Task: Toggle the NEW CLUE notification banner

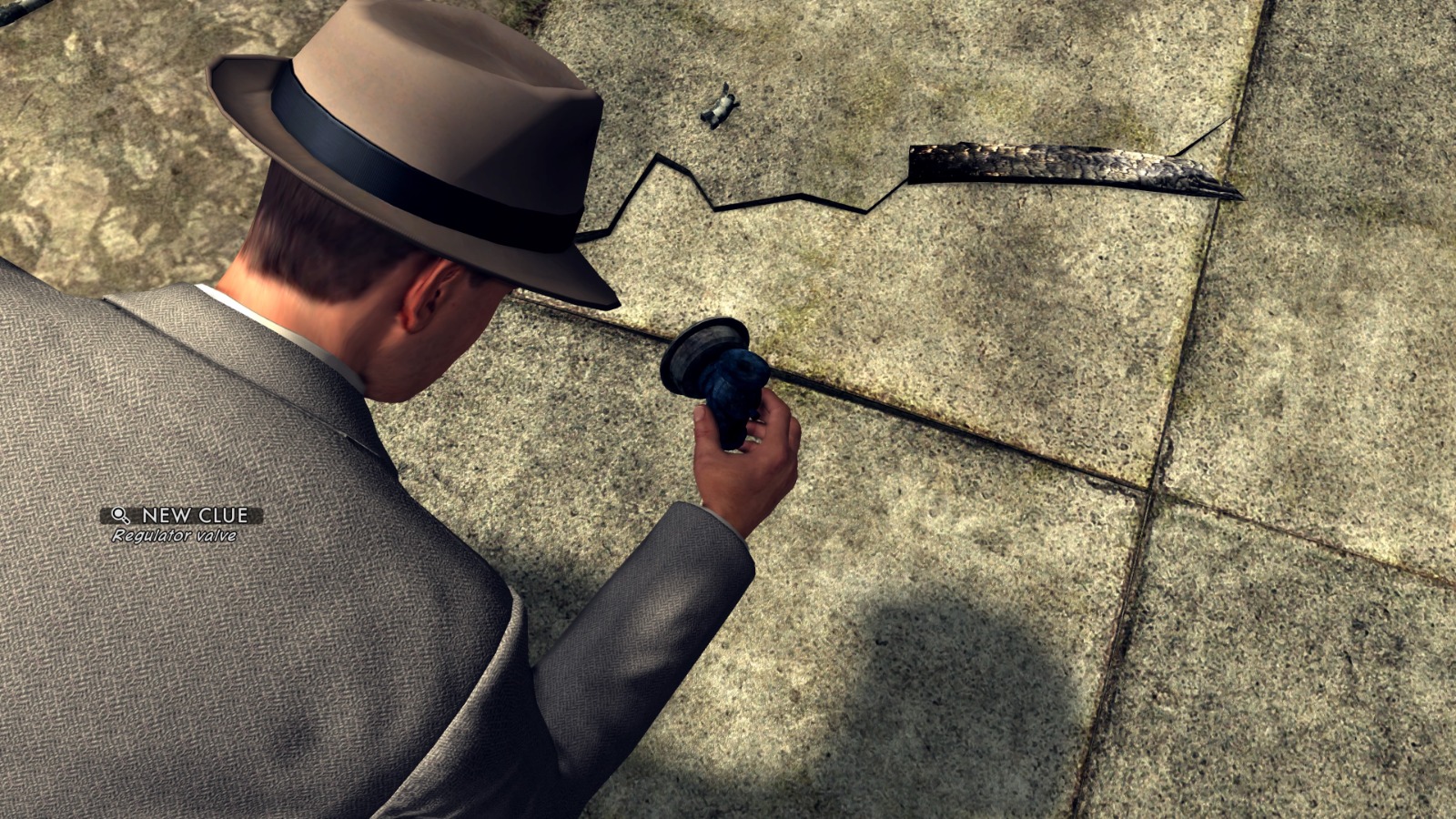Action: pos(177,515)
